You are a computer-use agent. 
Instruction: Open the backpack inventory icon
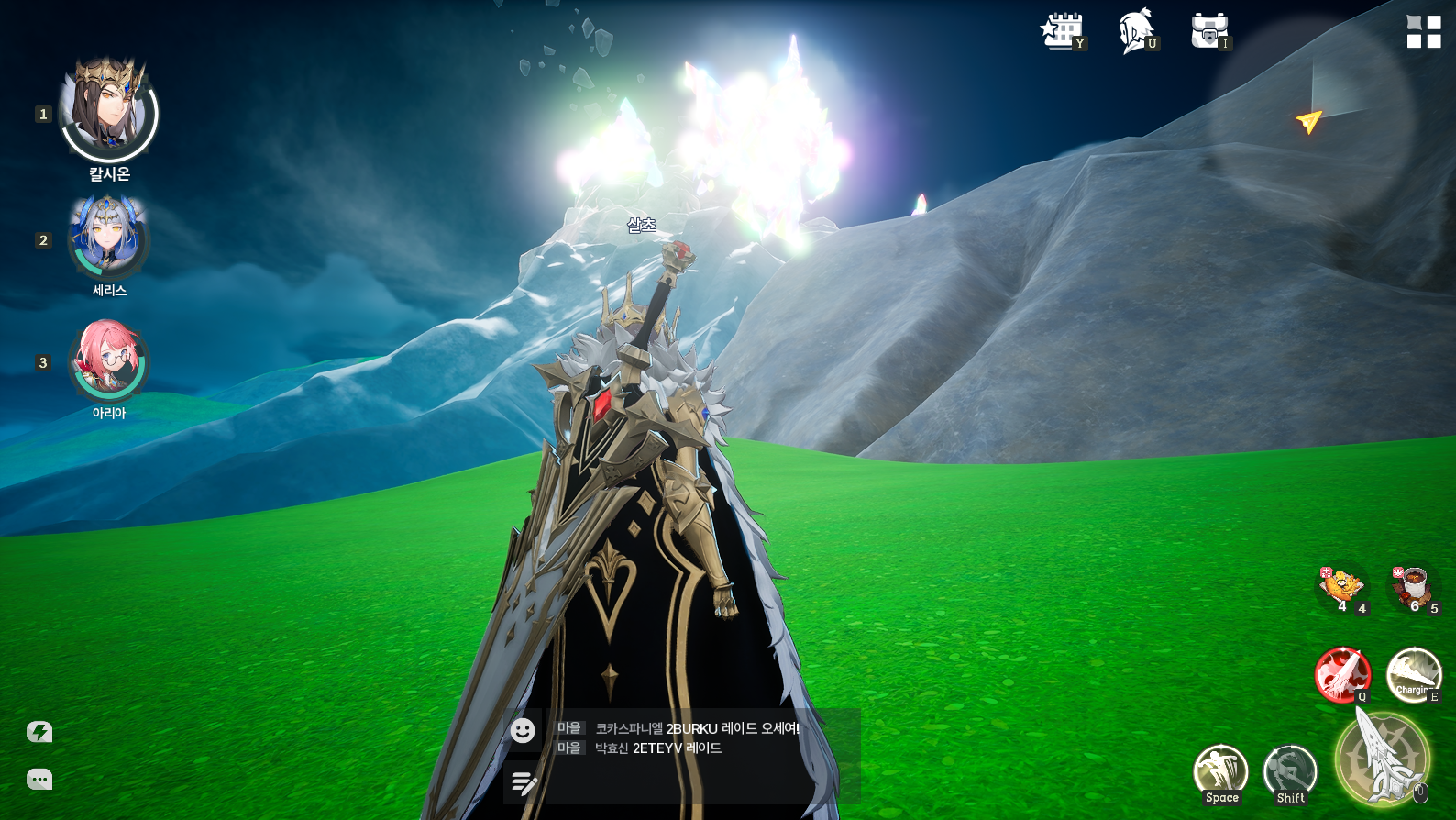[1208, 31]
